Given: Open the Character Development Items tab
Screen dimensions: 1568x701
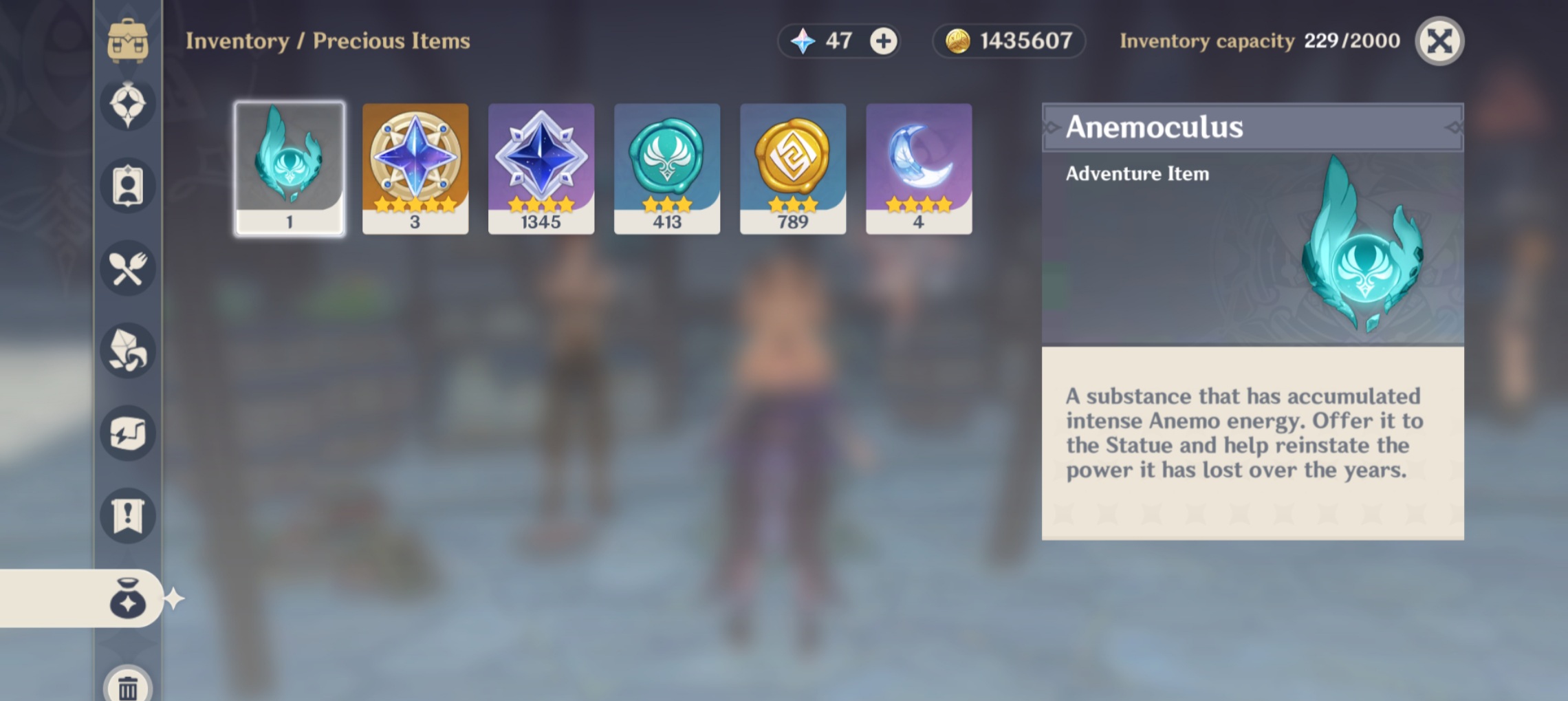Looking at the screenshot, I should pos(128,186).
